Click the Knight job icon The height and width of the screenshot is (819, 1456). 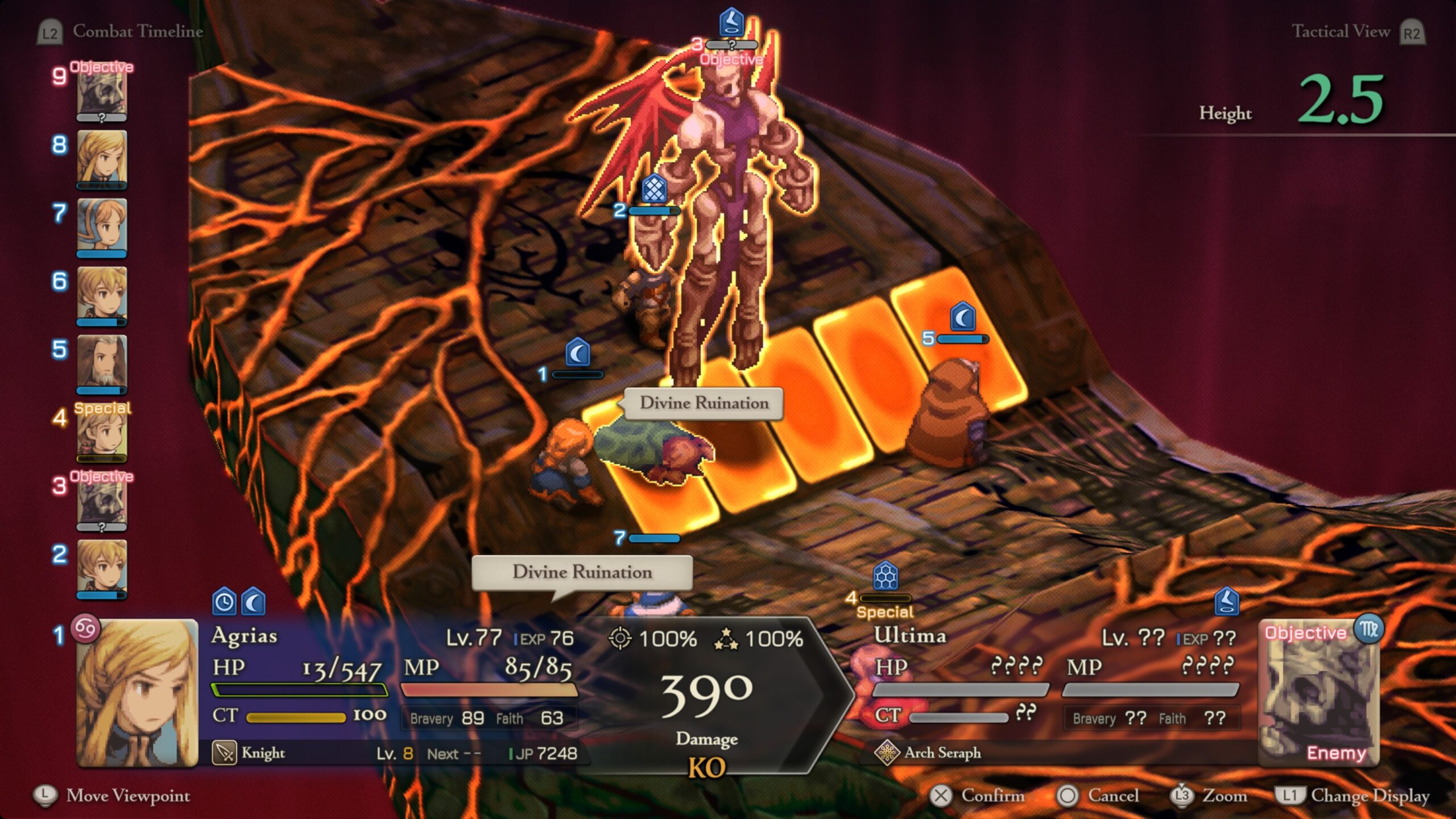(x=224, y=753)
